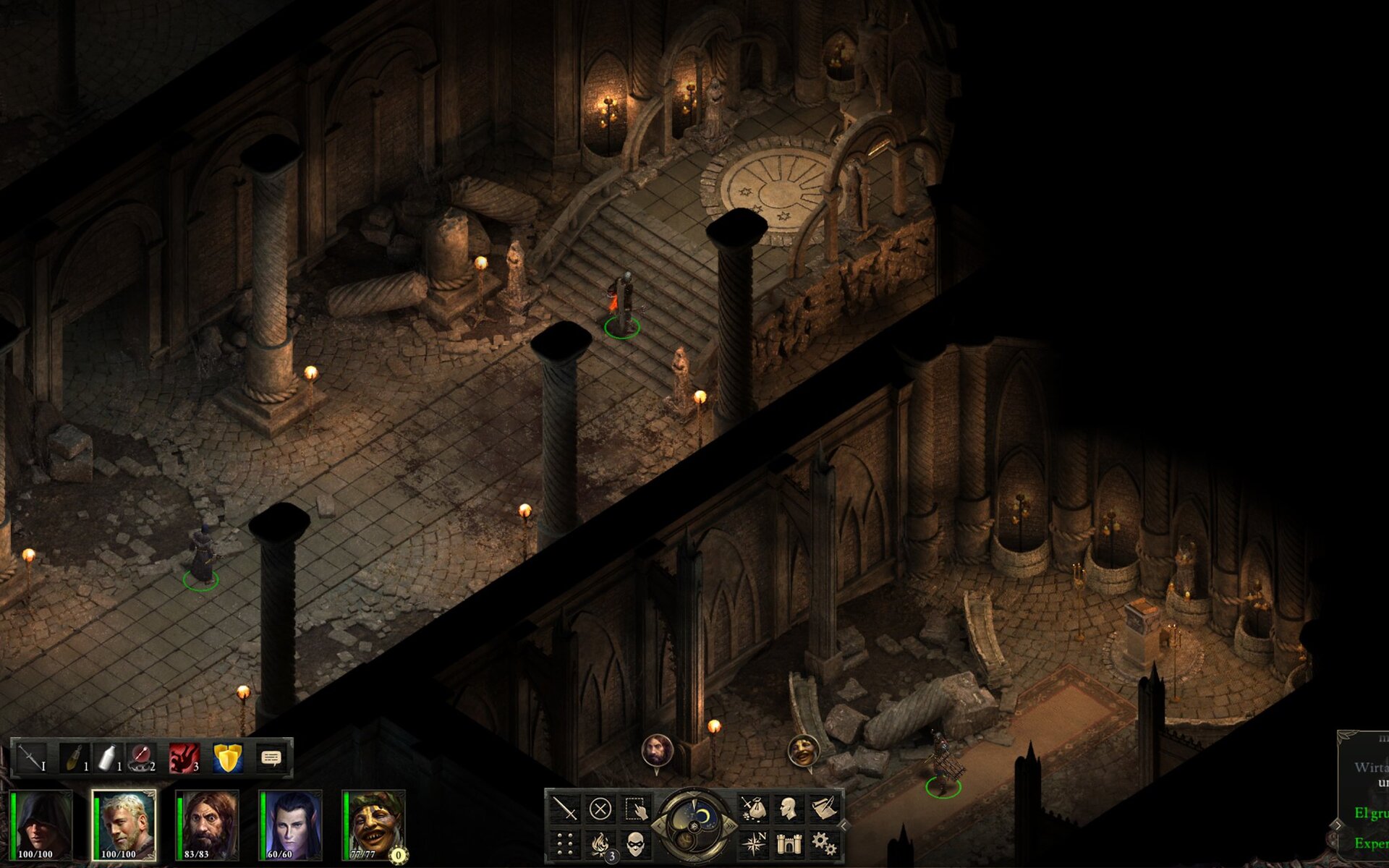Image resolution: width=1389 pixels, height=868 pixels.
Task: Use the yellow potion quick item
Action: click(73, 758)
